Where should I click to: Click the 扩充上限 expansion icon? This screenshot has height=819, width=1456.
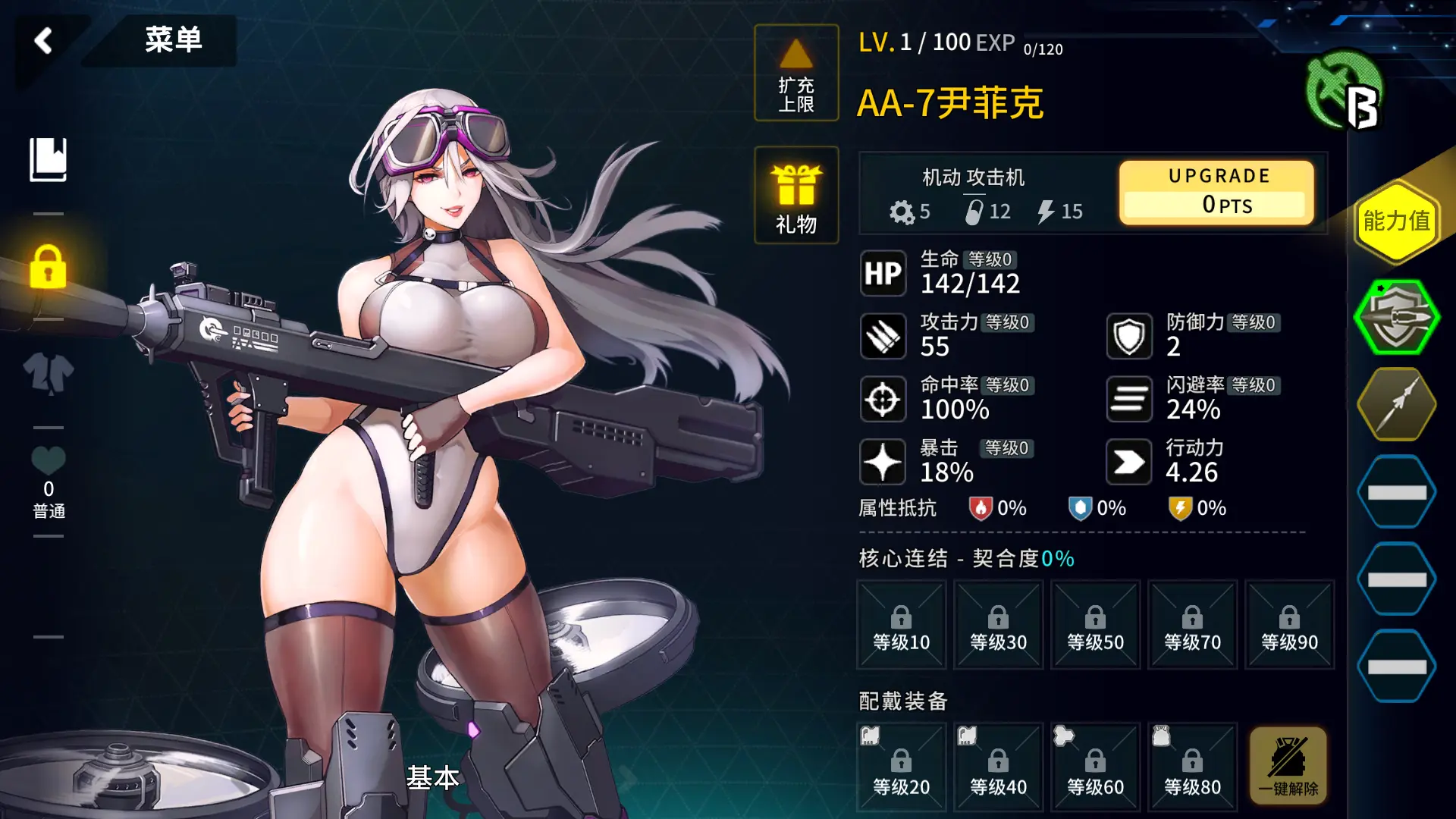(x=795, y=74)
